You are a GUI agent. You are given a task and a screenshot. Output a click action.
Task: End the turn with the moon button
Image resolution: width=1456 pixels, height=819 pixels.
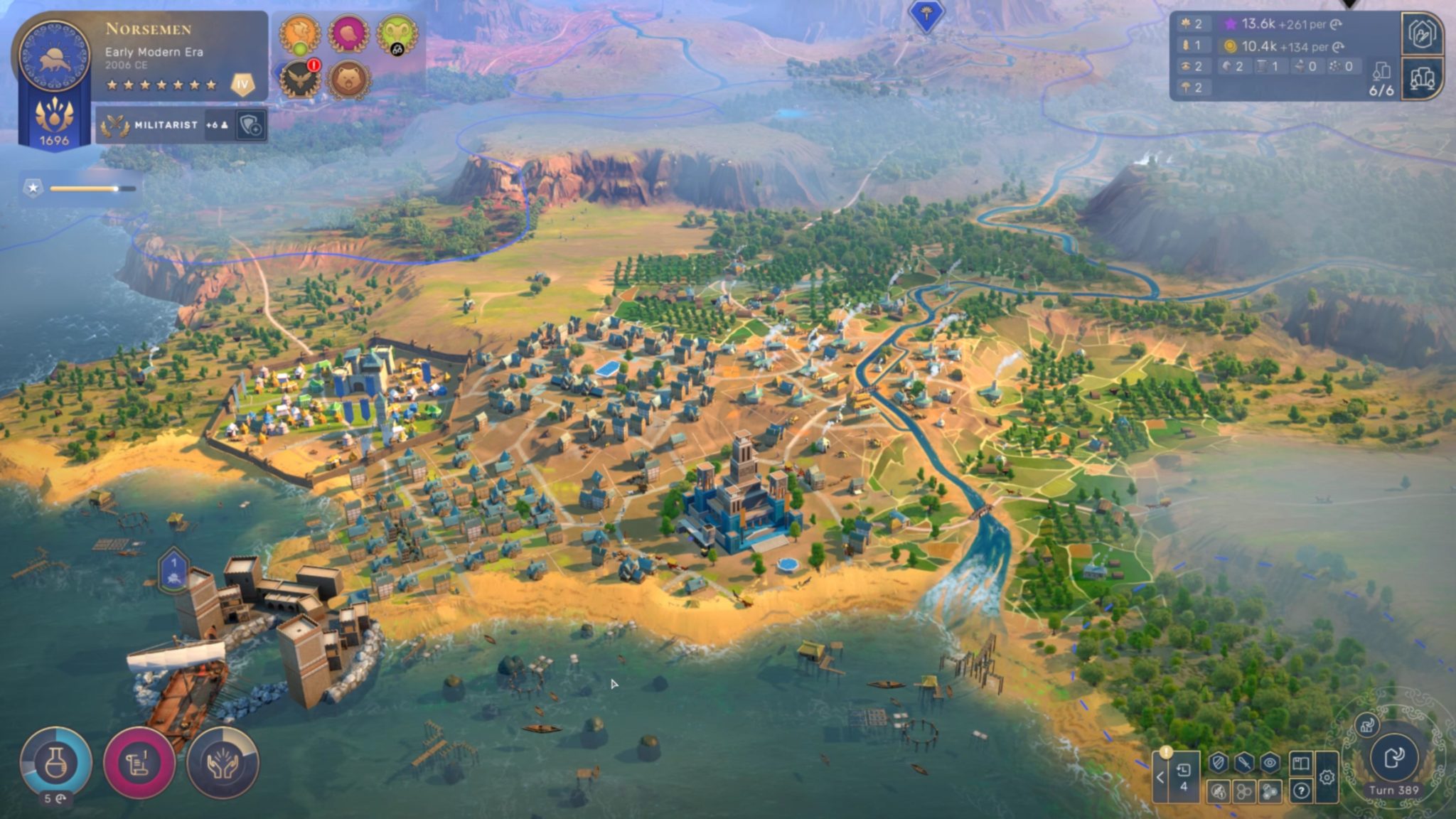coord(1393,757)
